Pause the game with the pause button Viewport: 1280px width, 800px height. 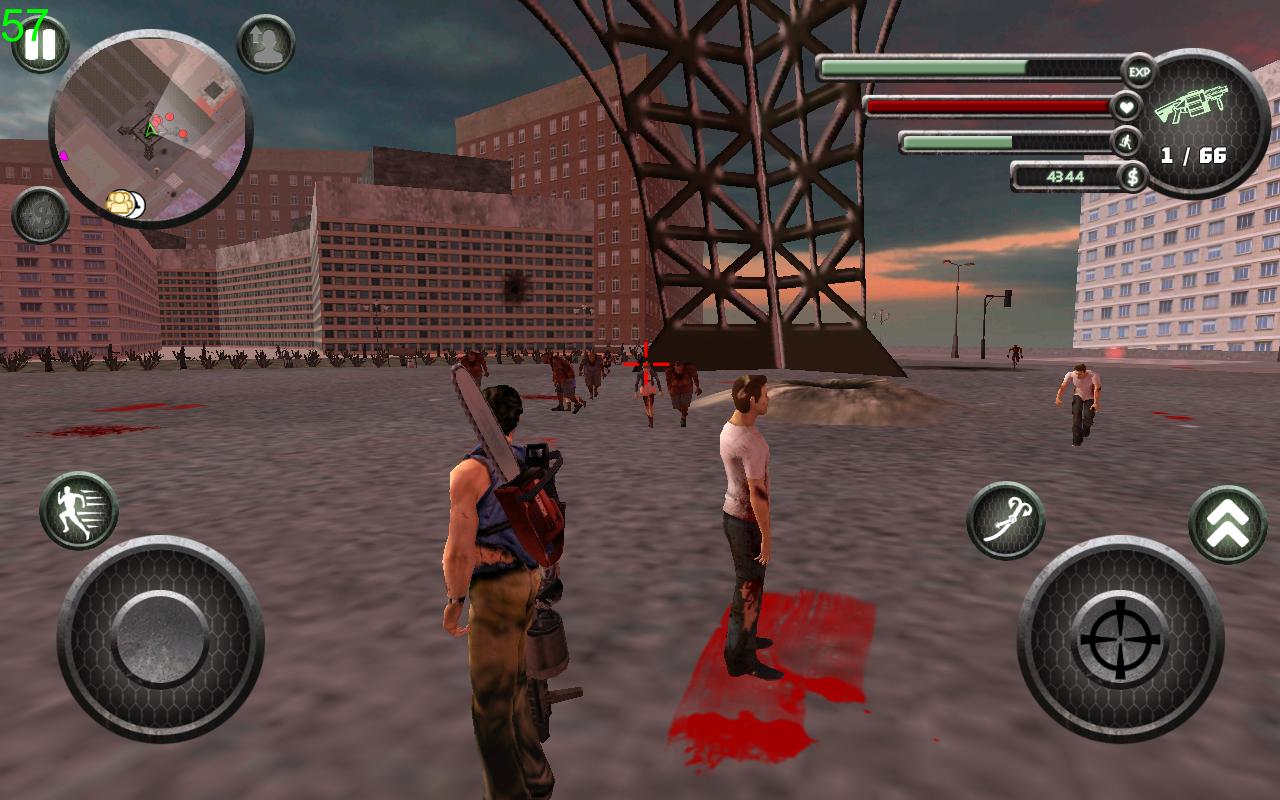[39, 45]
